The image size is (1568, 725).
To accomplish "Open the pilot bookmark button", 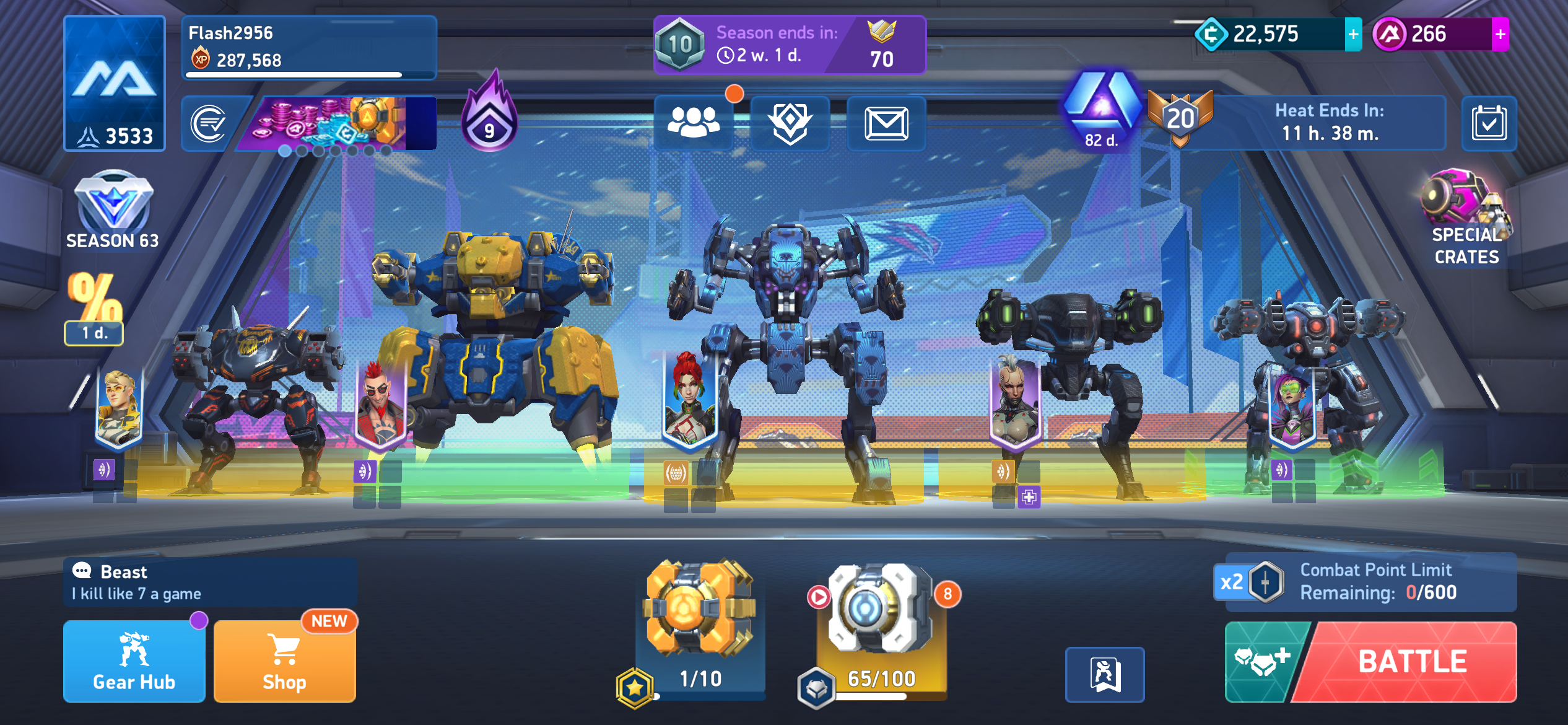I will (x=1105, y=674).
